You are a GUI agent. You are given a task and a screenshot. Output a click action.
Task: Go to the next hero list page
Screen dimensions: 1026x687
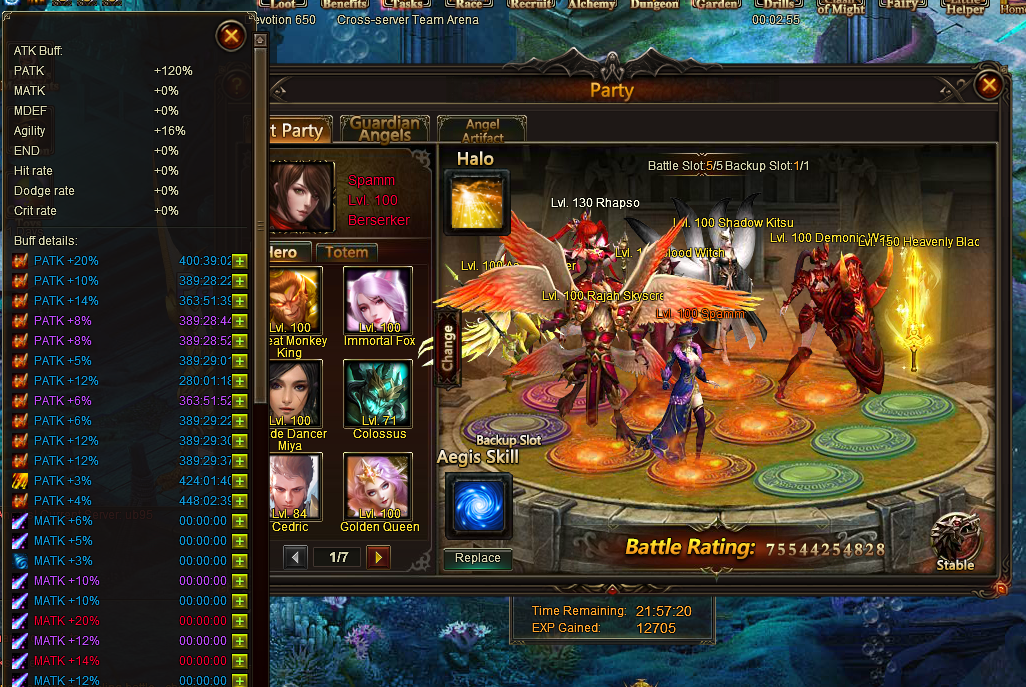[x=378, y=557]
